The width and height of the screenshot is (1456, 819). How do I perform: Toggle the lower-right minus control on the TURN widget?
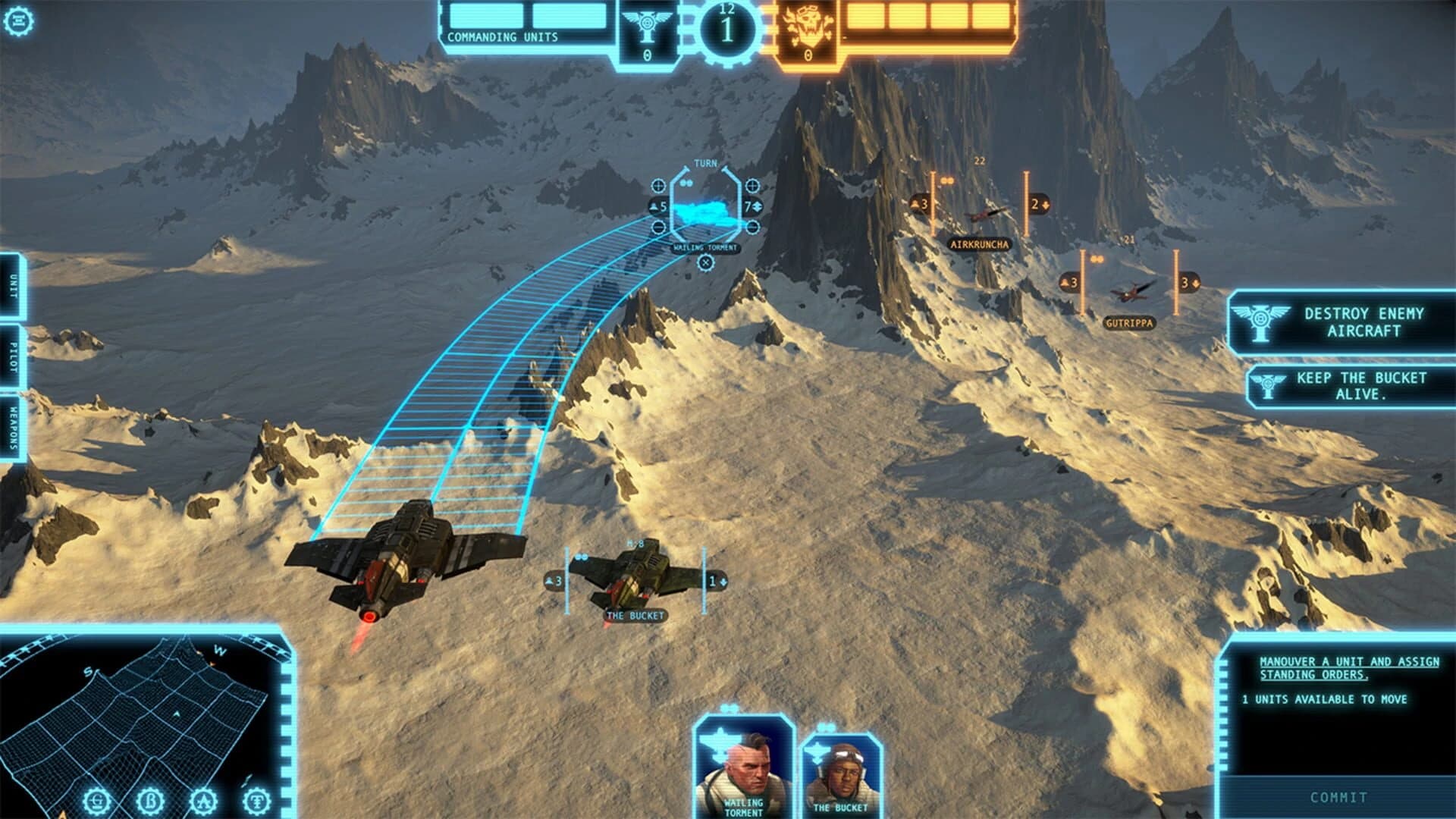click(753, 227)
